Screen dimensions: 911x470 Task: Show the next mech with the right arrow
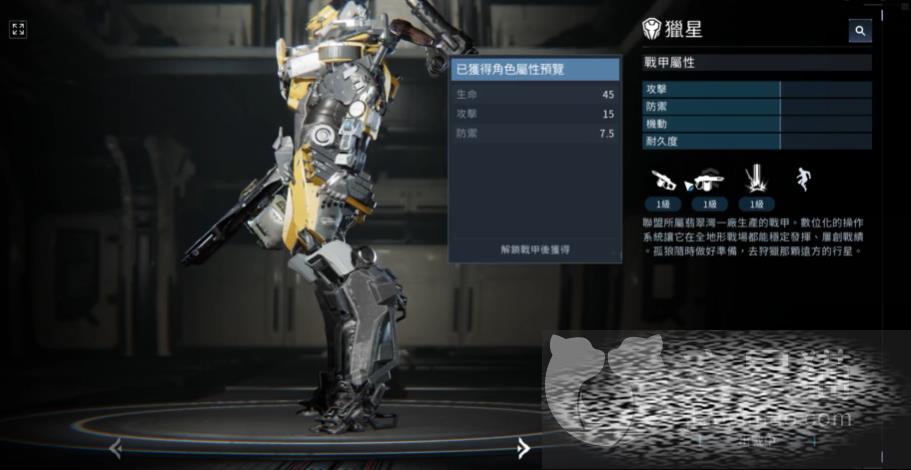tap(523, 449)
